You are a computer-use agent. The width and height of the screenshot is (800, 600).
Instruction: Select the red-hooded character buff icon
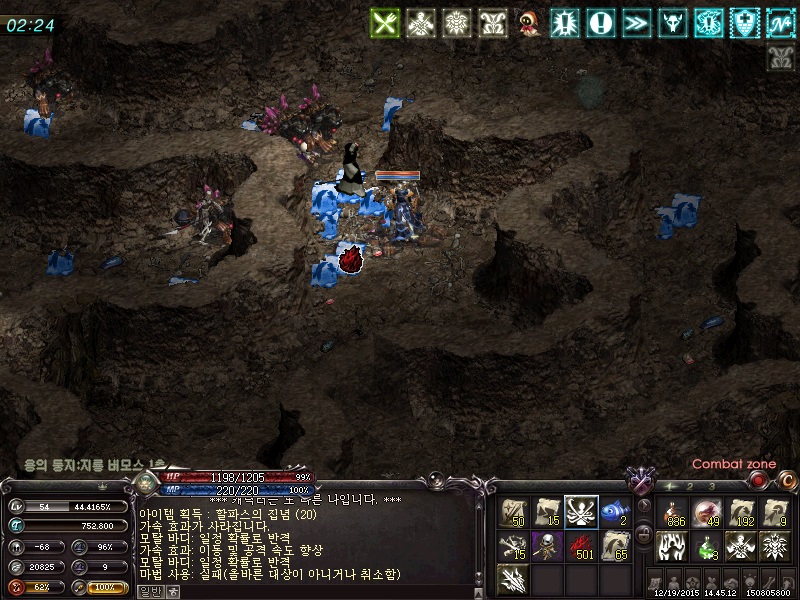[528, 22]
